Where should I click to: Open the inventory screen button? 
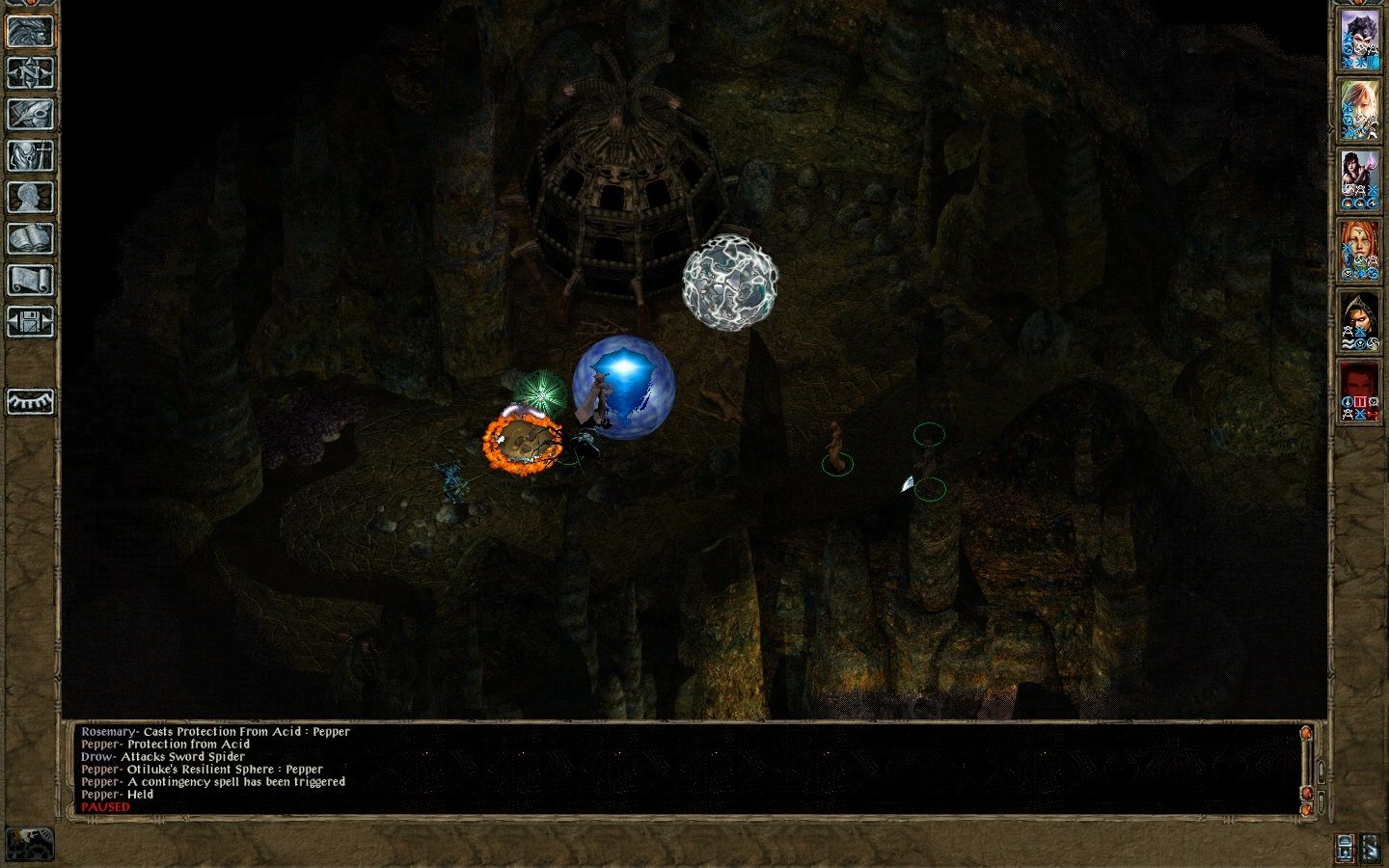[x=30, y=155]
